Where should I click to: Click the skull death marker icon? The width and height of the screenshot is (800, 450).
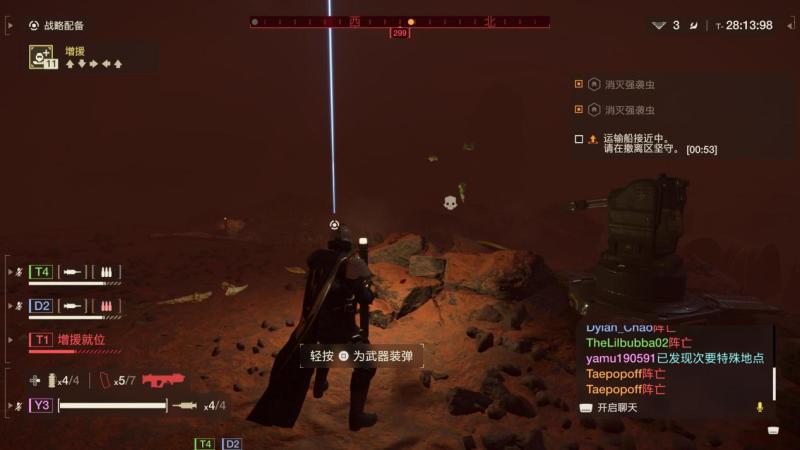point(450,203)
